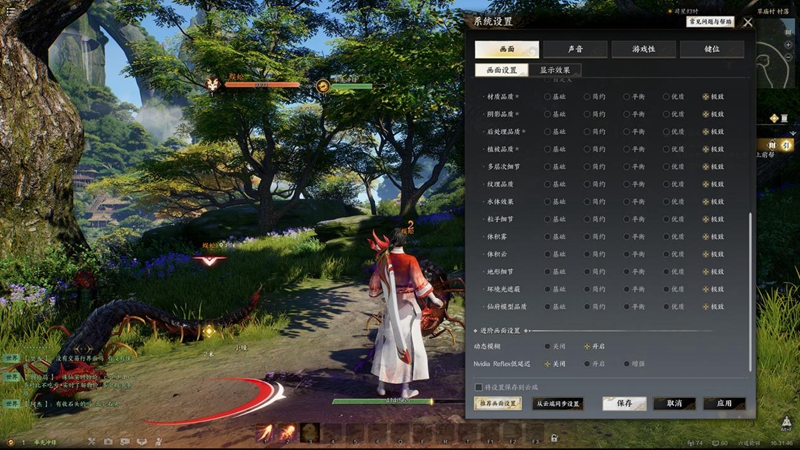Choose 简约 for 后处理品质
800x450 pixels.
586,131
